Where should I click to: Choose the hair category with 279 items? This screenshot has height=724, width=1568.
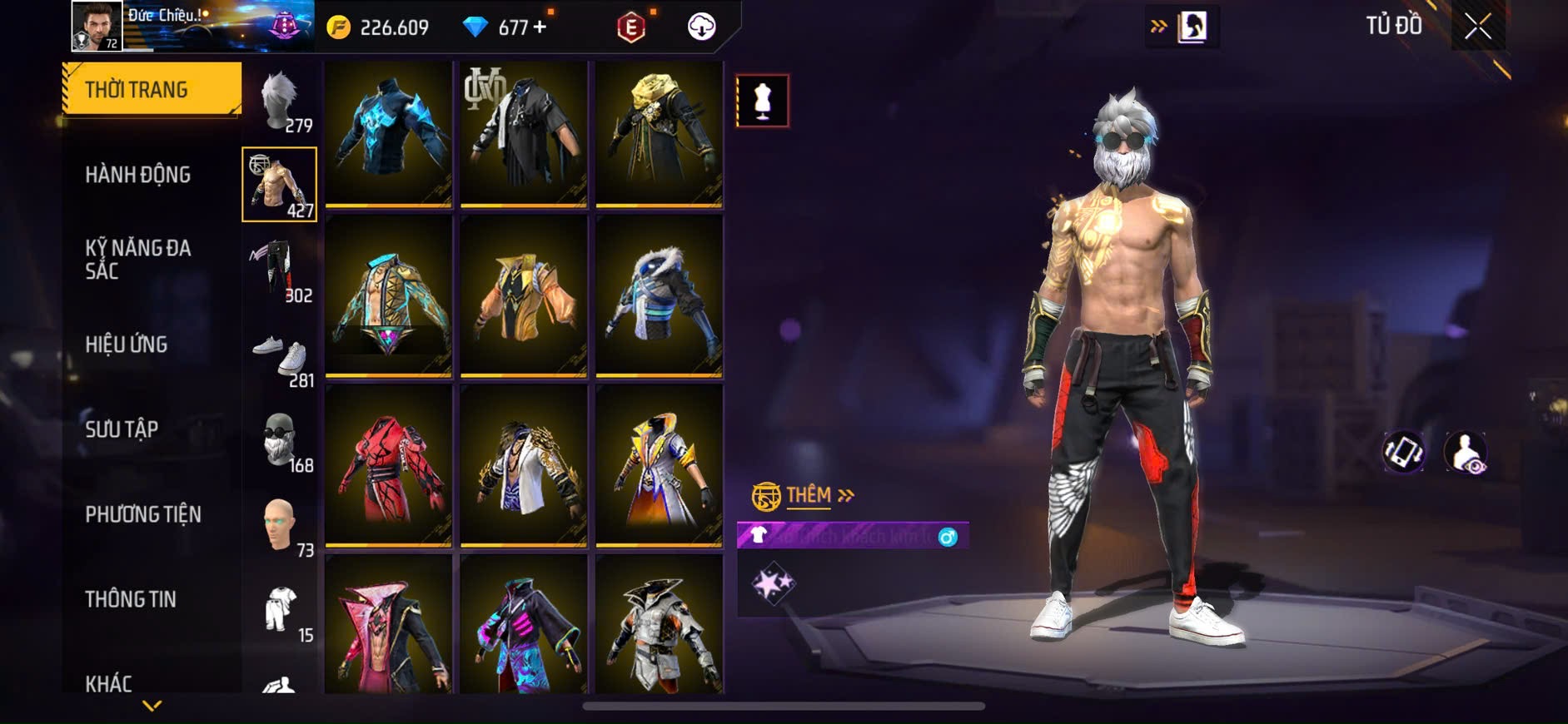click(x=281, y=102)
